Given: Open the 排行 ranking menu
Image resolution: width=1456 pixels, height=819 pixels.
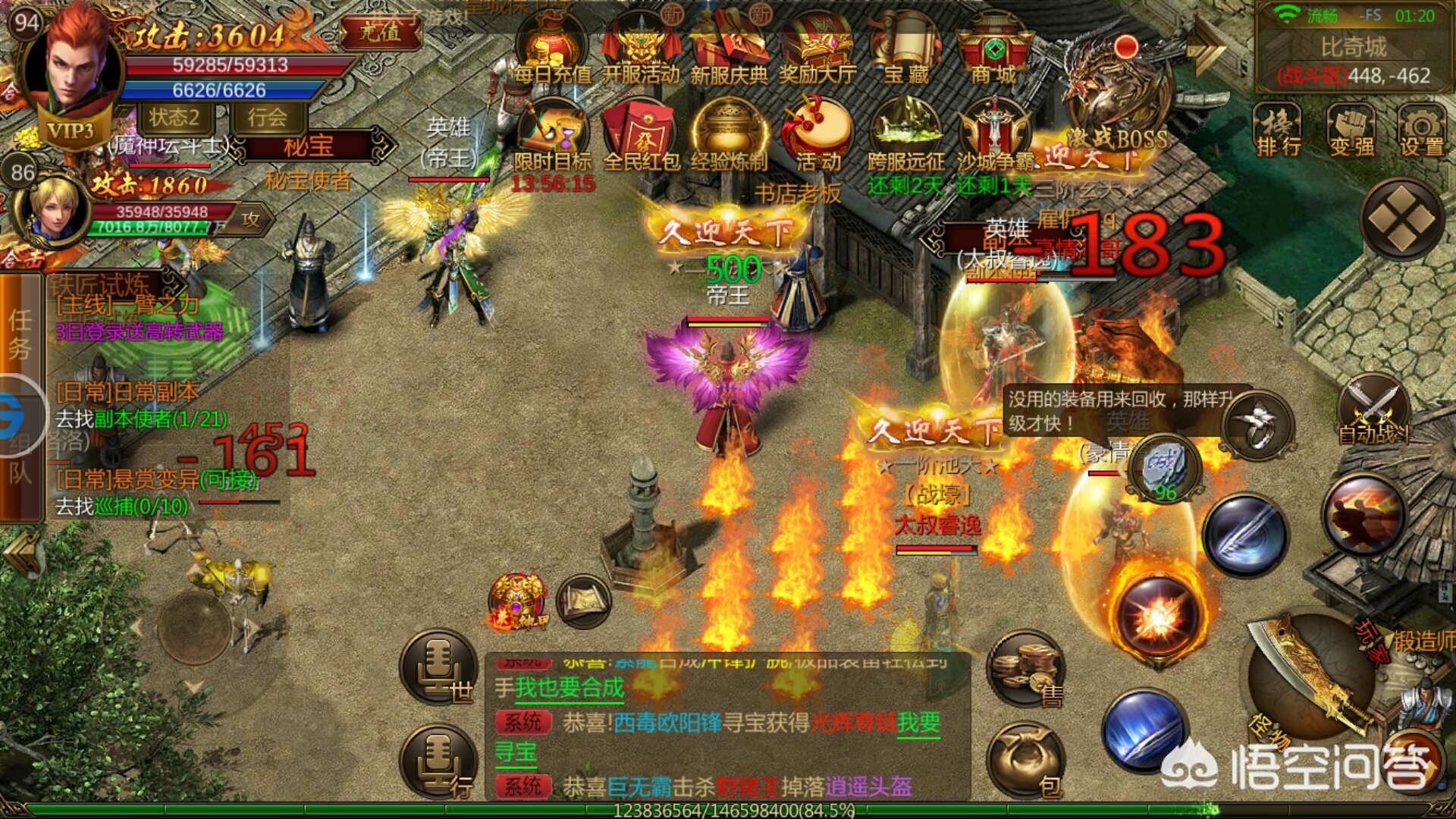Looking at the screenshot, I should click(1279, 130).
